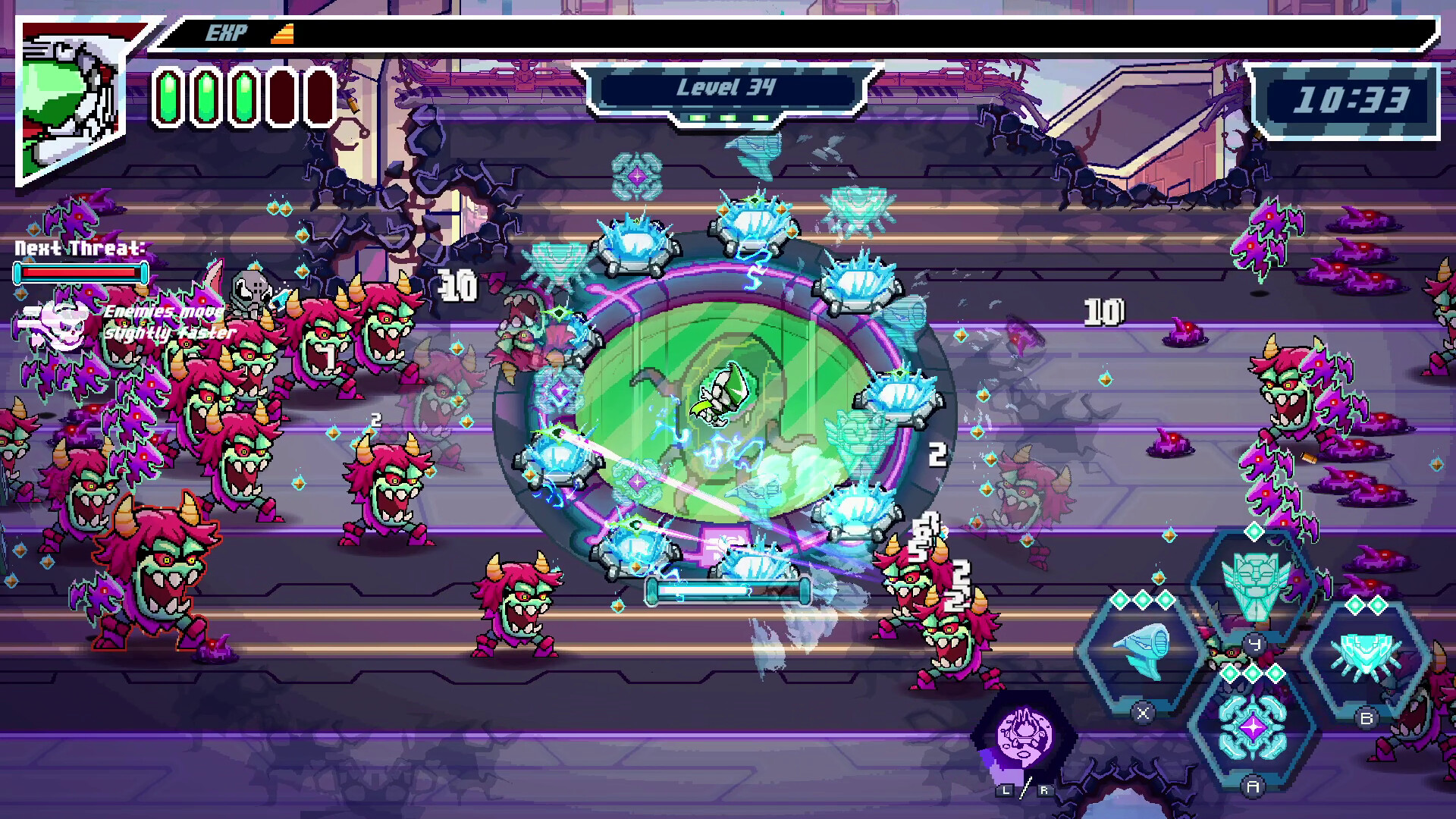
Task: Select the Y button prompt label
Action: 1254,643
